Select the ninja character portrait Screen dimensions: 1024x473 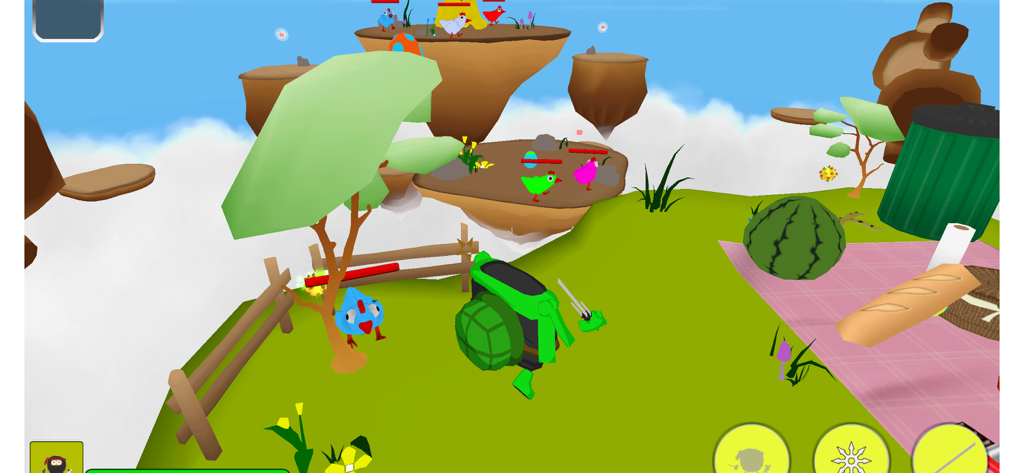click(x=56, y=460)
